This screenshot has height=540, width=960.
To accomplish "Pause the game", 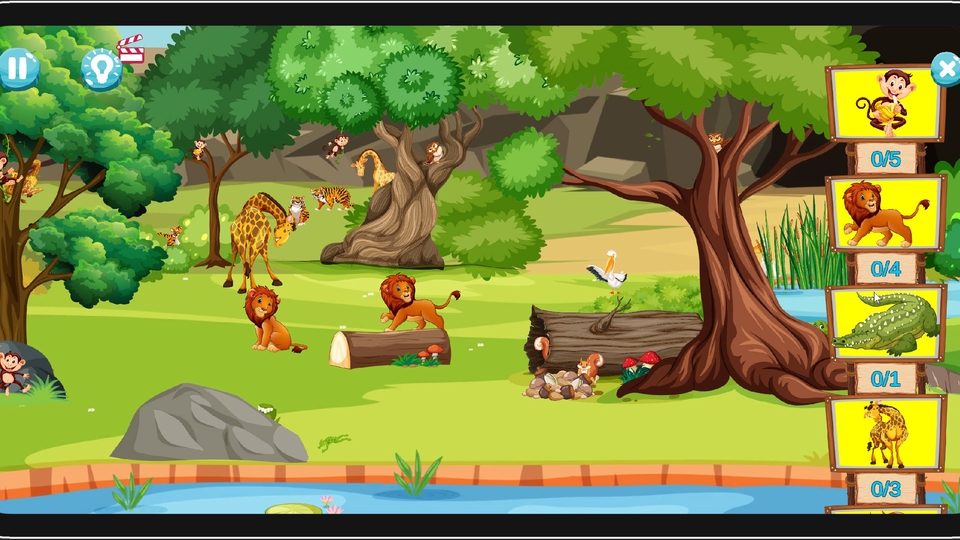I will [x=18, y=68].
